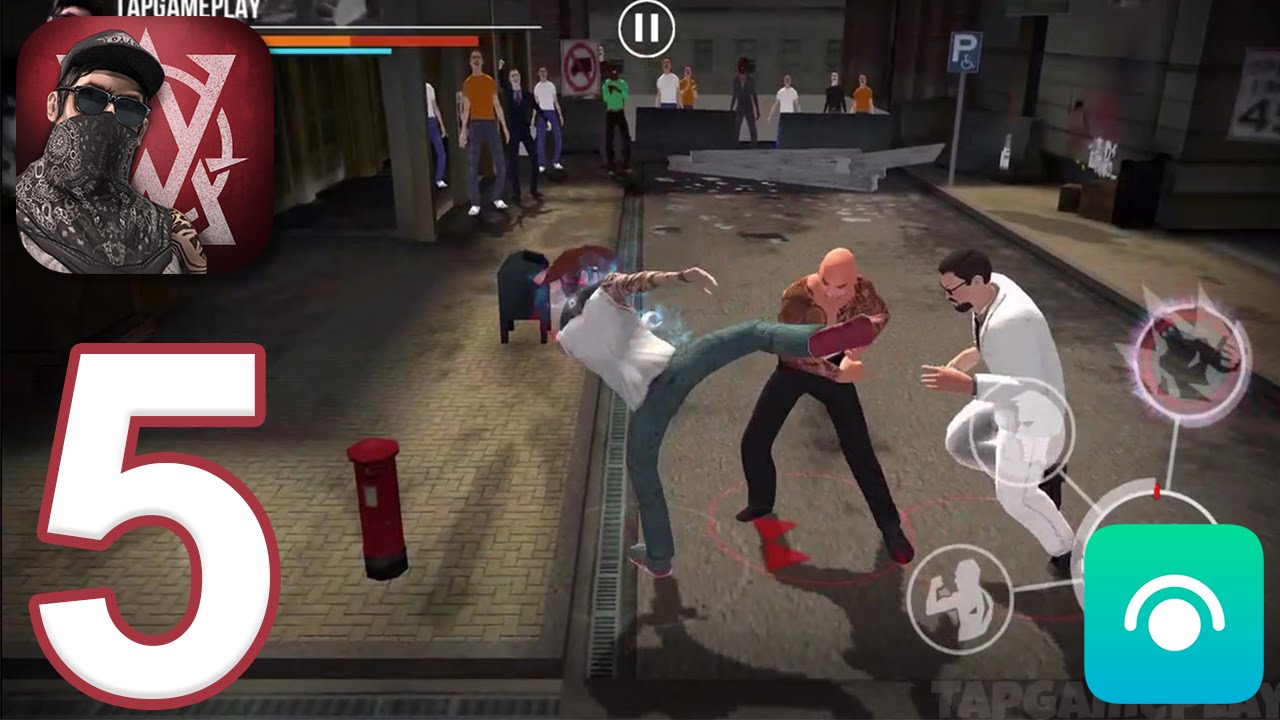This screenshot has width=1280, height=720.
Task: Trigger the glowing red special attack button
Action: 1191,357
